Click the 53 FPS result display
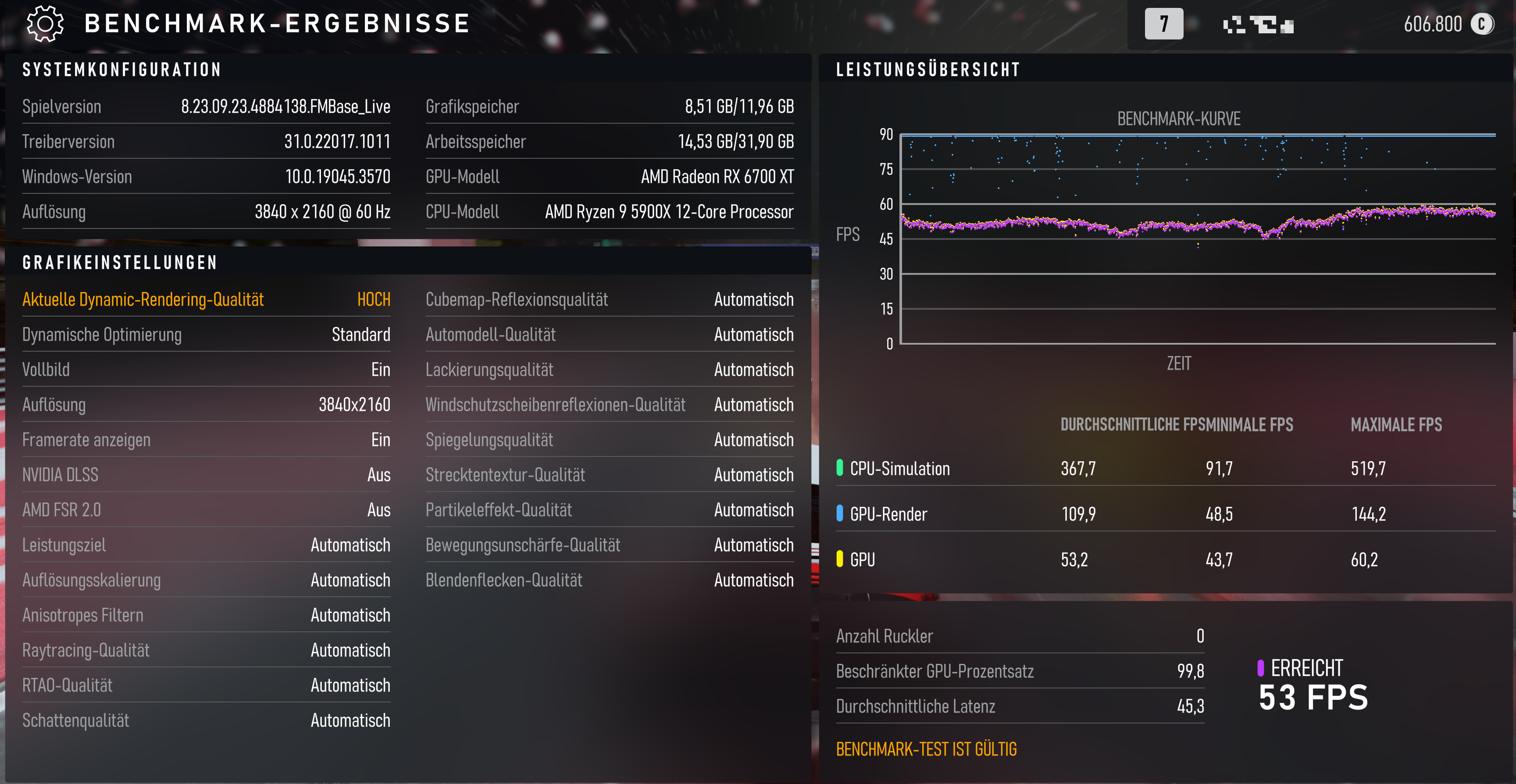The height and width of the screenshot is (784, 1516). pyautogui.click(x=1313, y=698)
